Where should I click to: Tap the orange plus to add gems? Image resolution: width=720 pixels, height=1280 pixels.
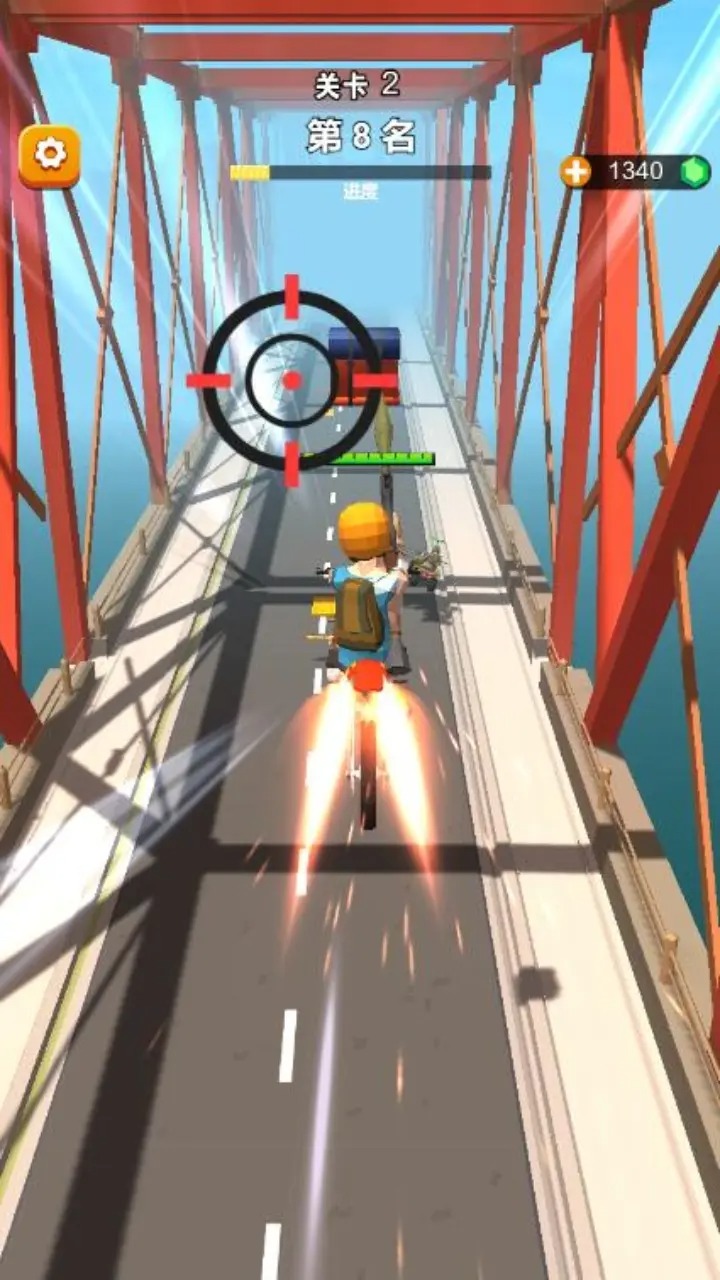click(x=576, y=172)
